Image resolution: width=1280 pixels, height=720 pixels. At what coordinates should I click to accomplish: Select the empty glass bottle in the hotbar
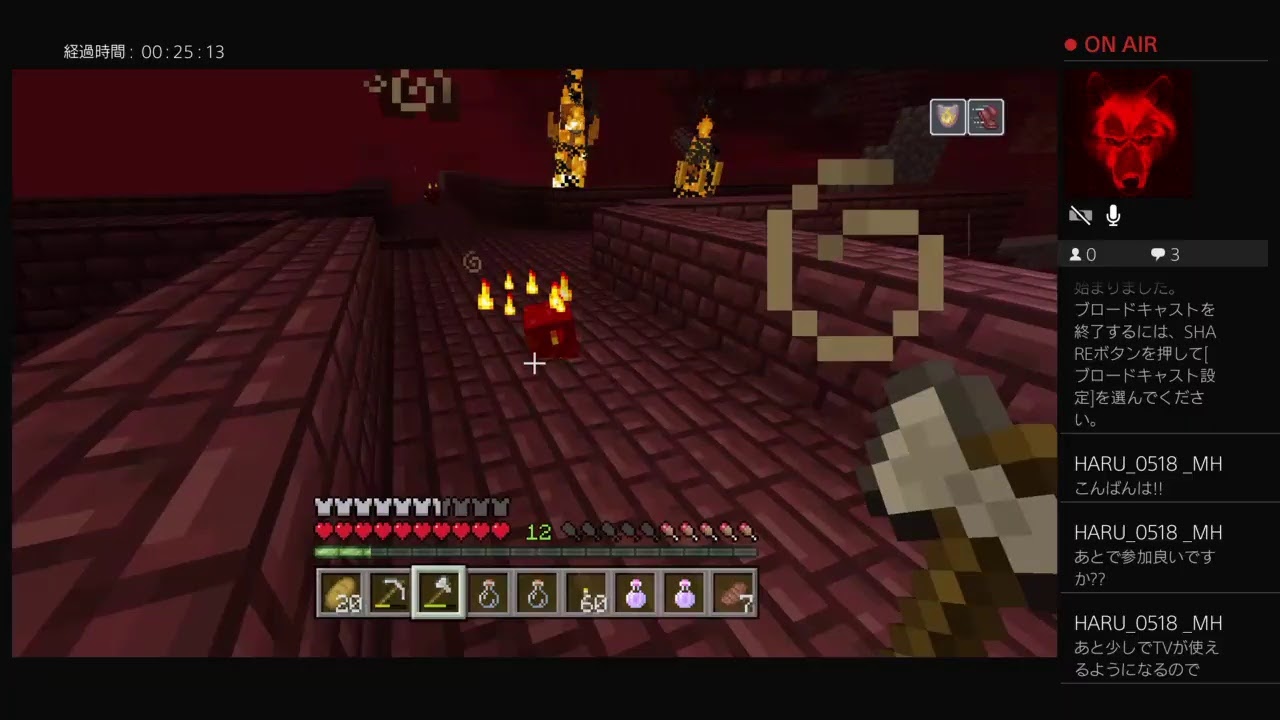[x=487, y=593]
